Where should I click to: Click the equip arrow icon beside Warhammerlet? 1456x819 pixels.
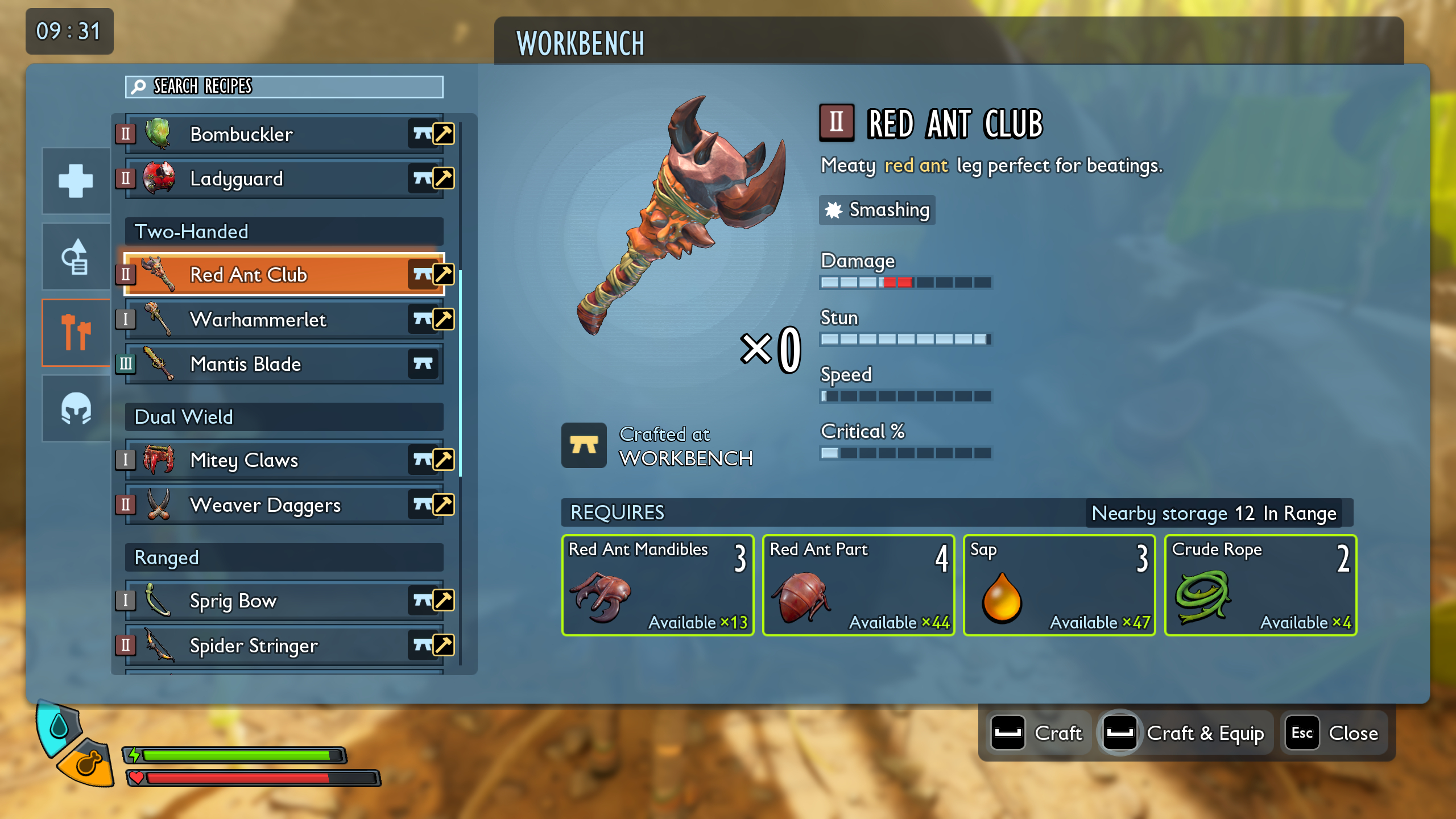tap(443, 319)
